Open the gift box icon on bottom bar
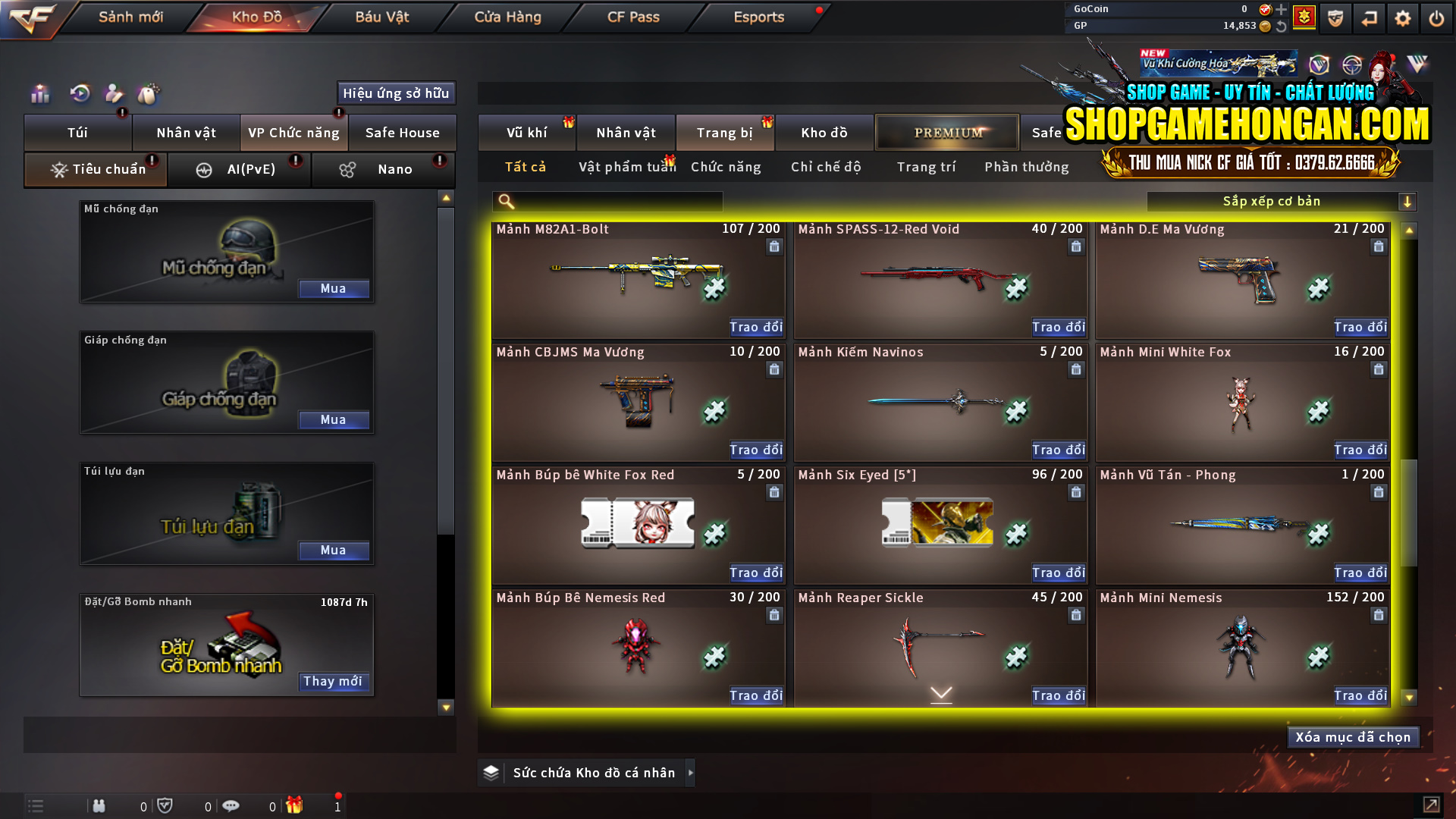This screenshot has width=1456, height=819. click(296, 805)
